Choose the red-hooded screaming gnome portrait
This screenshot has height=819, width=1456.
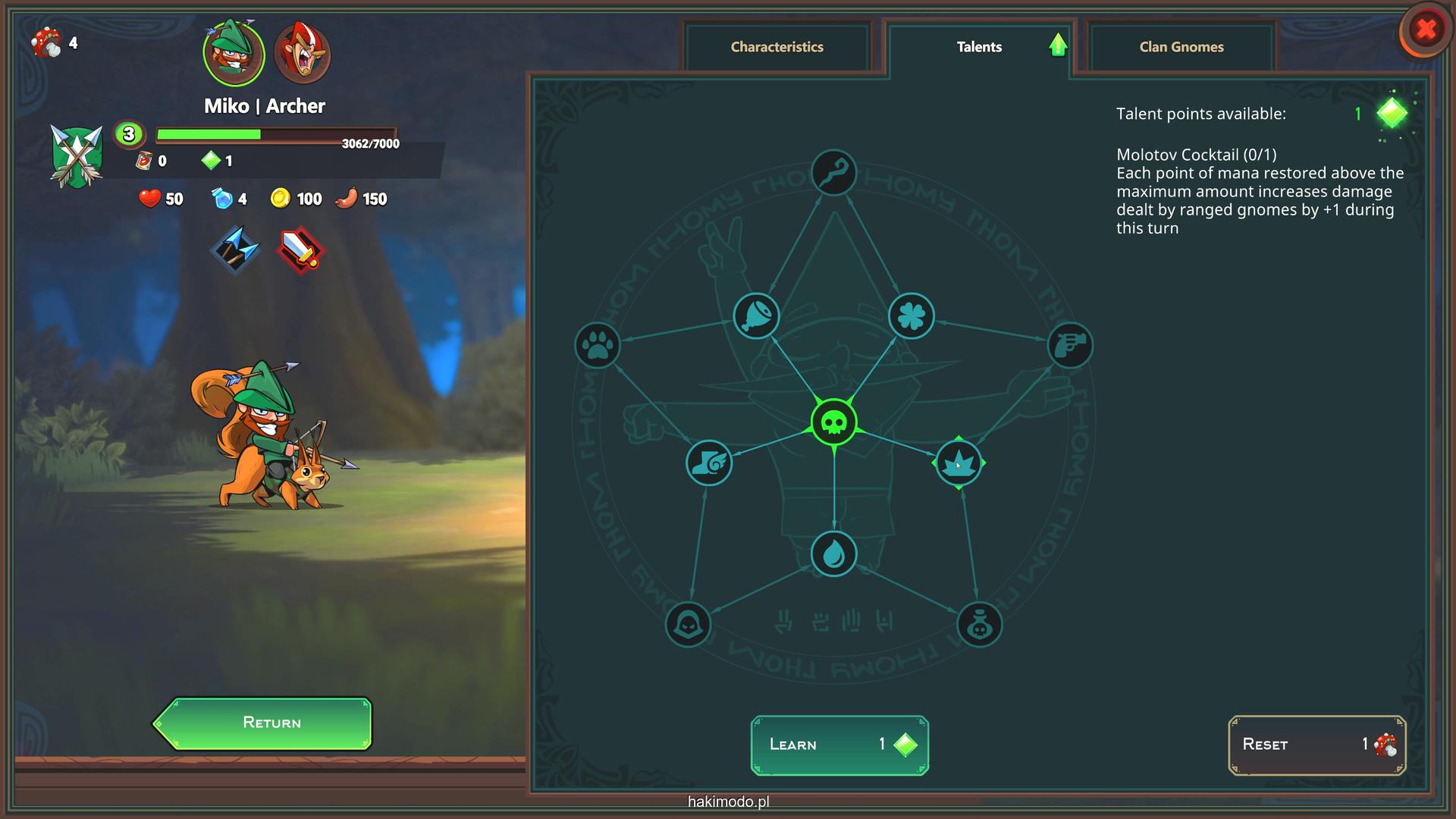302,53
